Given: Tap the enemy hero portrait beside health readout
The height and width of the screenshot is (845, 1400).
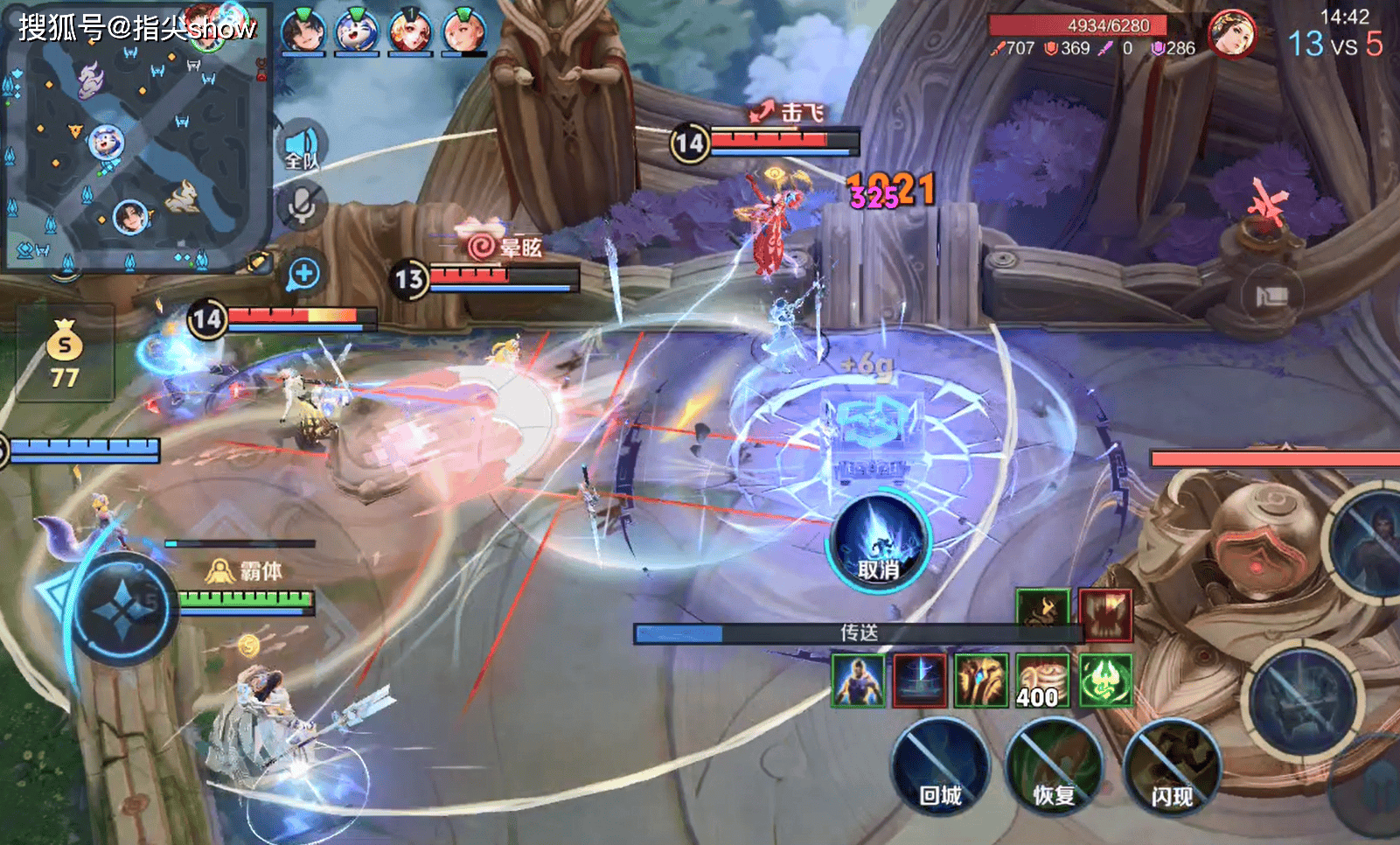Looking at the screenshot, I should [1231, 34].
